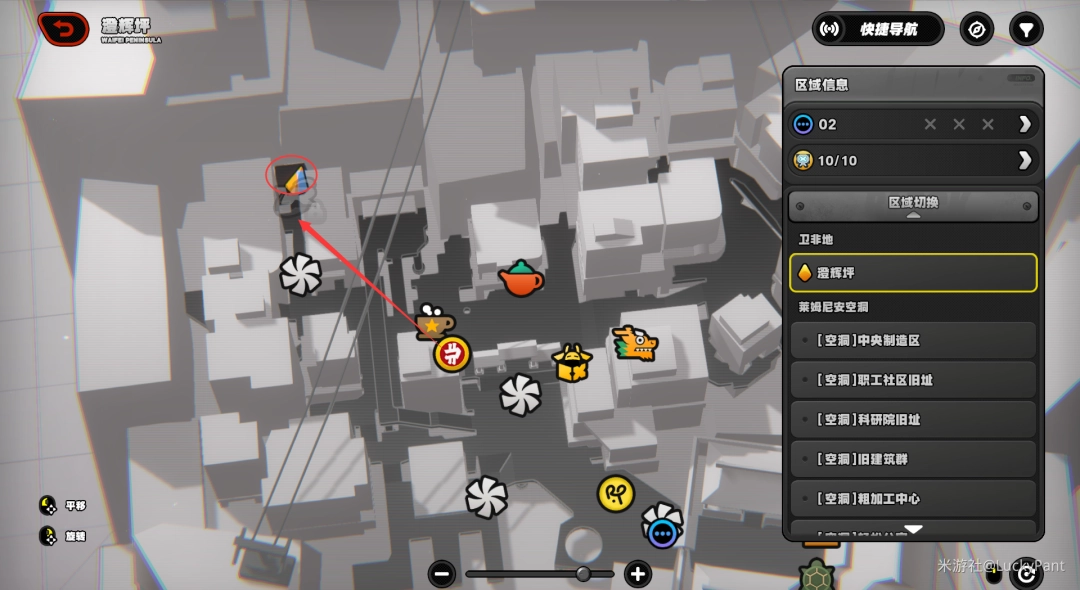Select the sailboat marker circled in red
The height and width of the screenshot is (590, 1080).
click(292, 178)
